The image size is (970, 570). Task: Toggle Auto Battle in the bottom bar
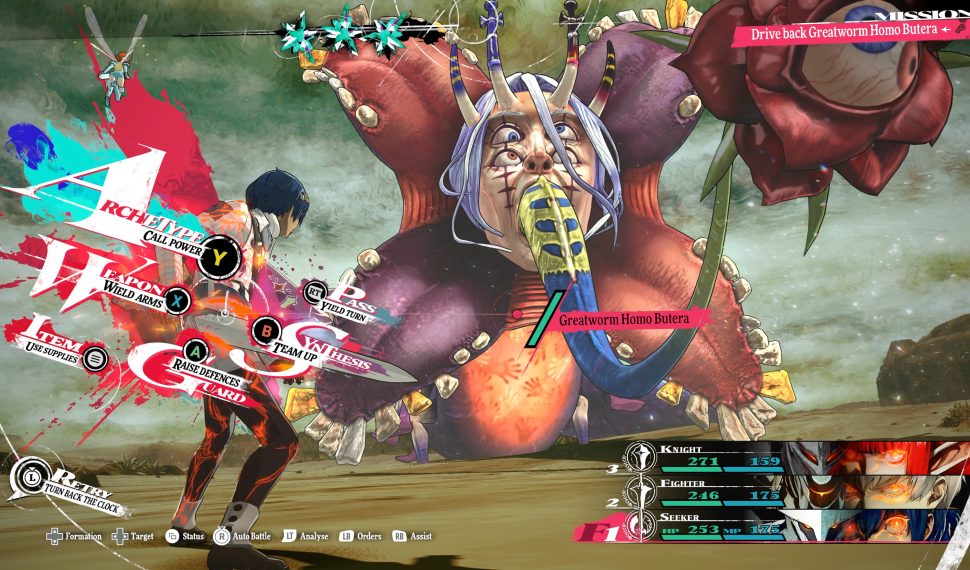pyautogui.click(x=246, y=536)
